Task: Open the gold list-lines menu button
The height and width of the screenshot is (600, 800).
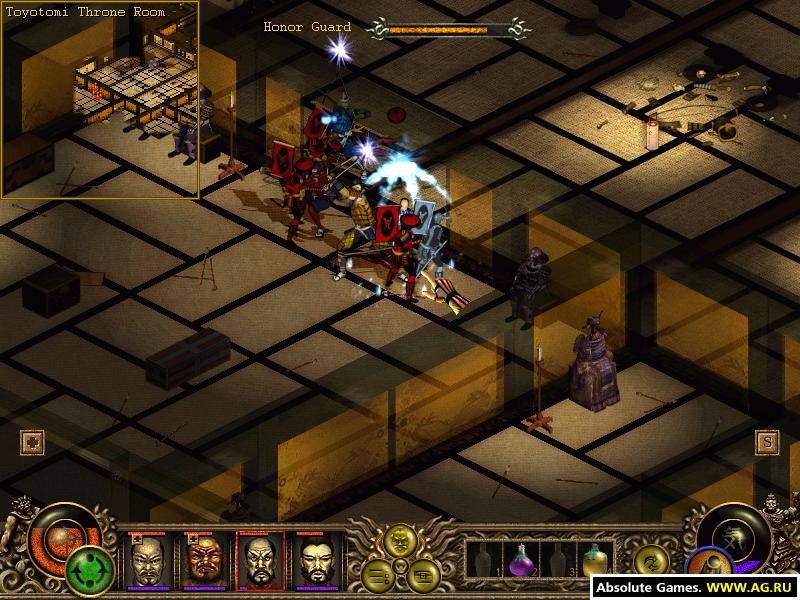Action: click(376, 574)
